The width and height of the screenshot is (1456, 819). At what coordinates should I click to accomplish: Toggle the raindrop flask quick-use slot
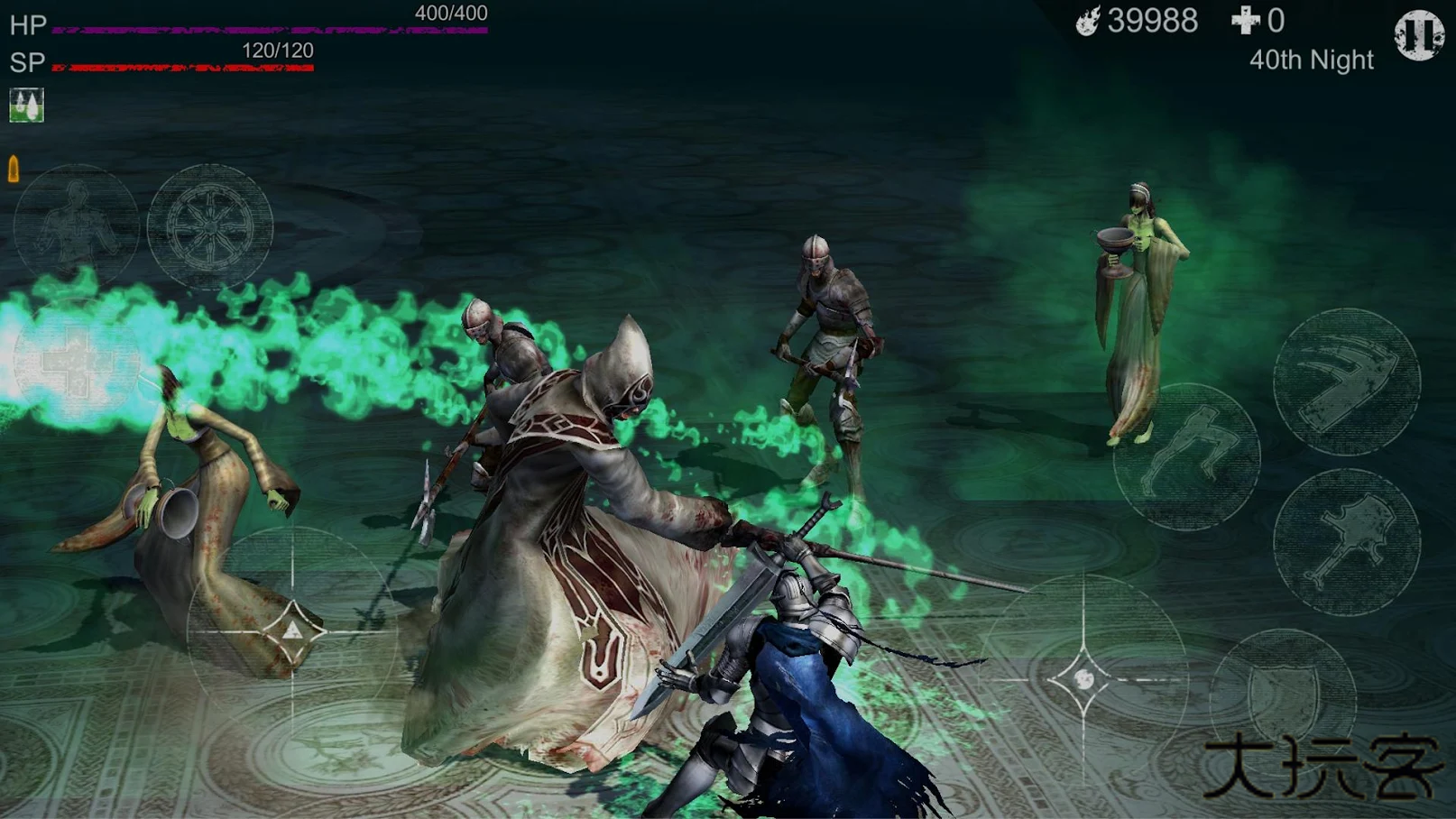coord(24,103)
